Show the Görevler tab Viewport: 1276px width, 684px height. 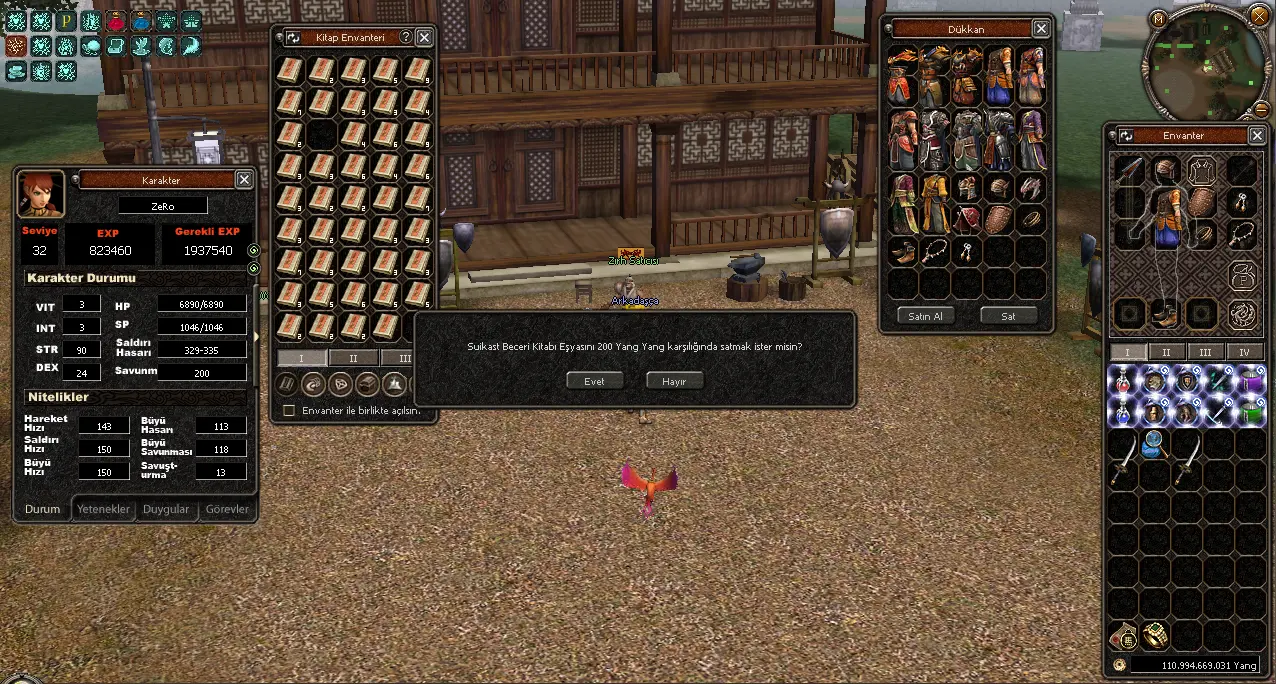click(226, 509)
